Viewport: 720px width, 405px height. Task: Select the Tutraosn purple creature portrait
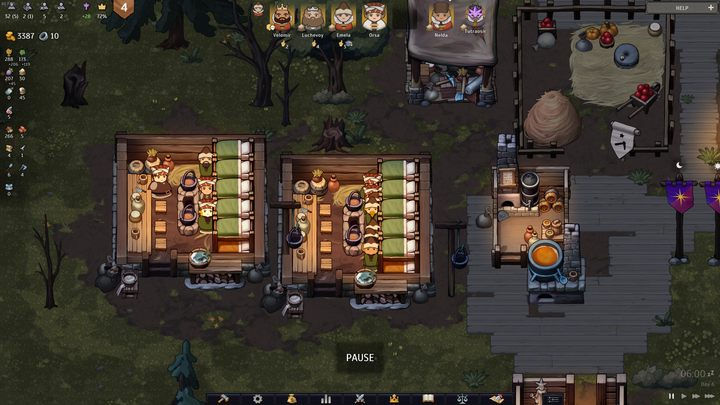pyautogui.click(x=474, y=16)
